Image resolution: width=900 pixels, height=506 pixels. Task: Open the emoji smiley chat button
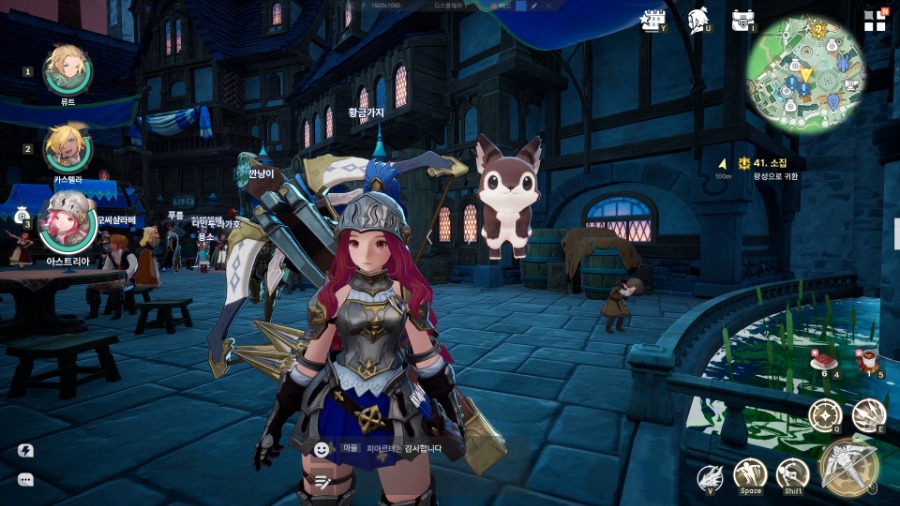pos(322,449)
